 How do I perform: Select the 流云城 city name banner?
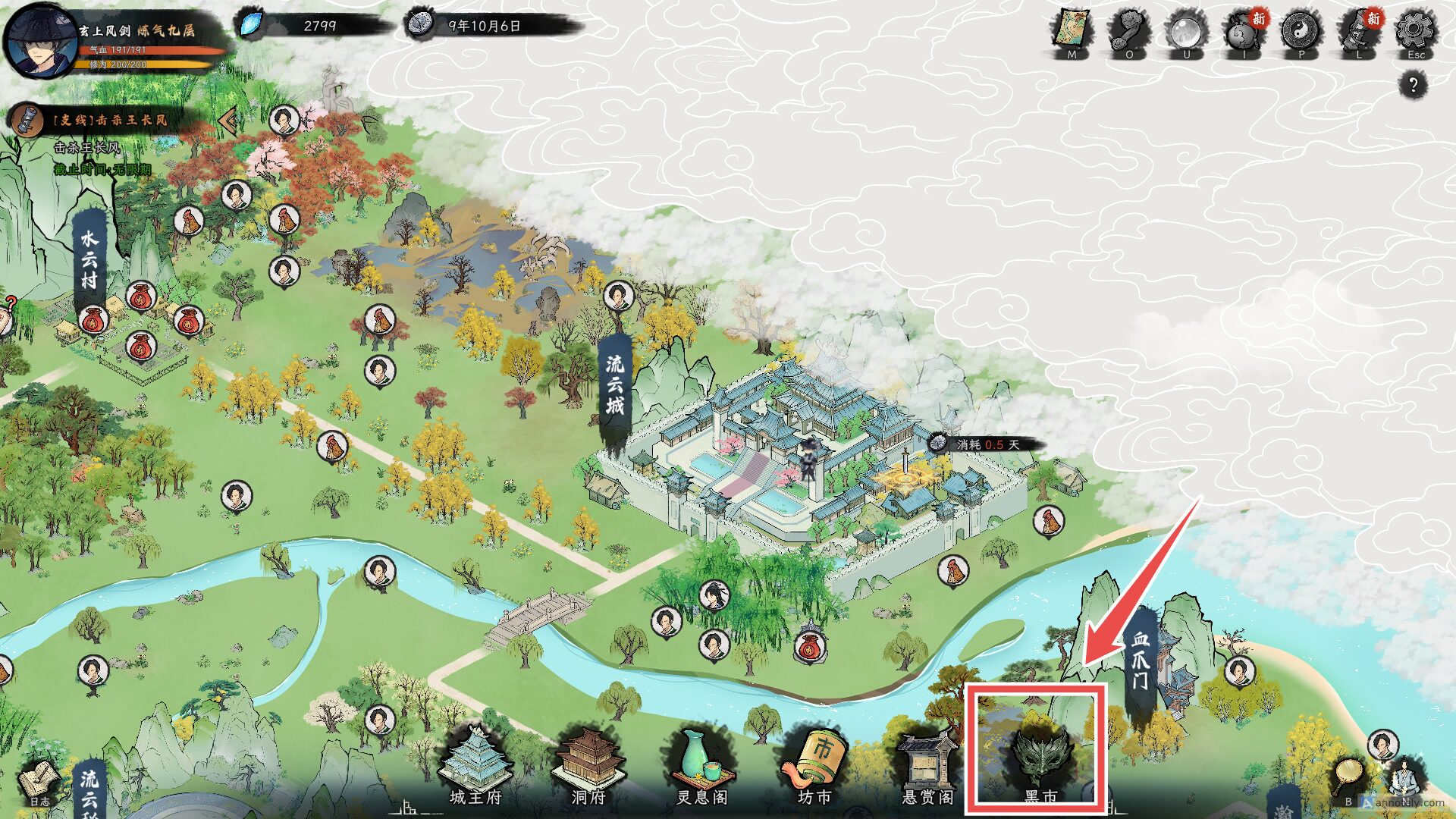(614, 385)
